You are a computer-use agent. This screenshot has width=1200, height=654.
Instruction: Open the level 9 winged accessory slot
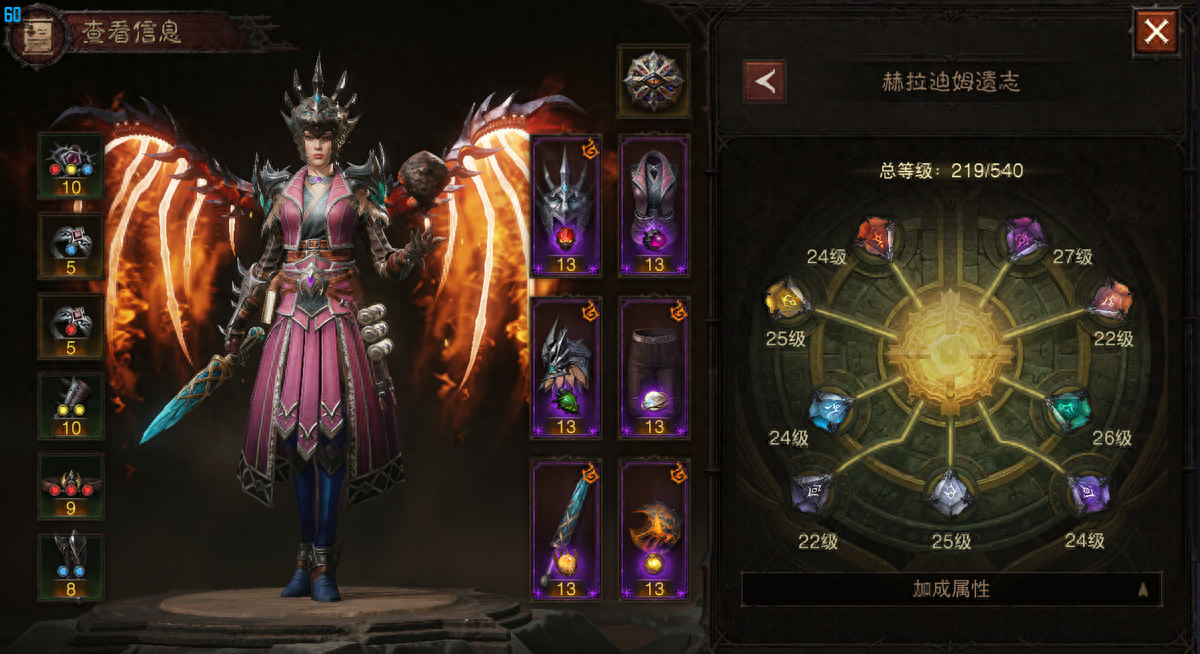tap(71, 487)
